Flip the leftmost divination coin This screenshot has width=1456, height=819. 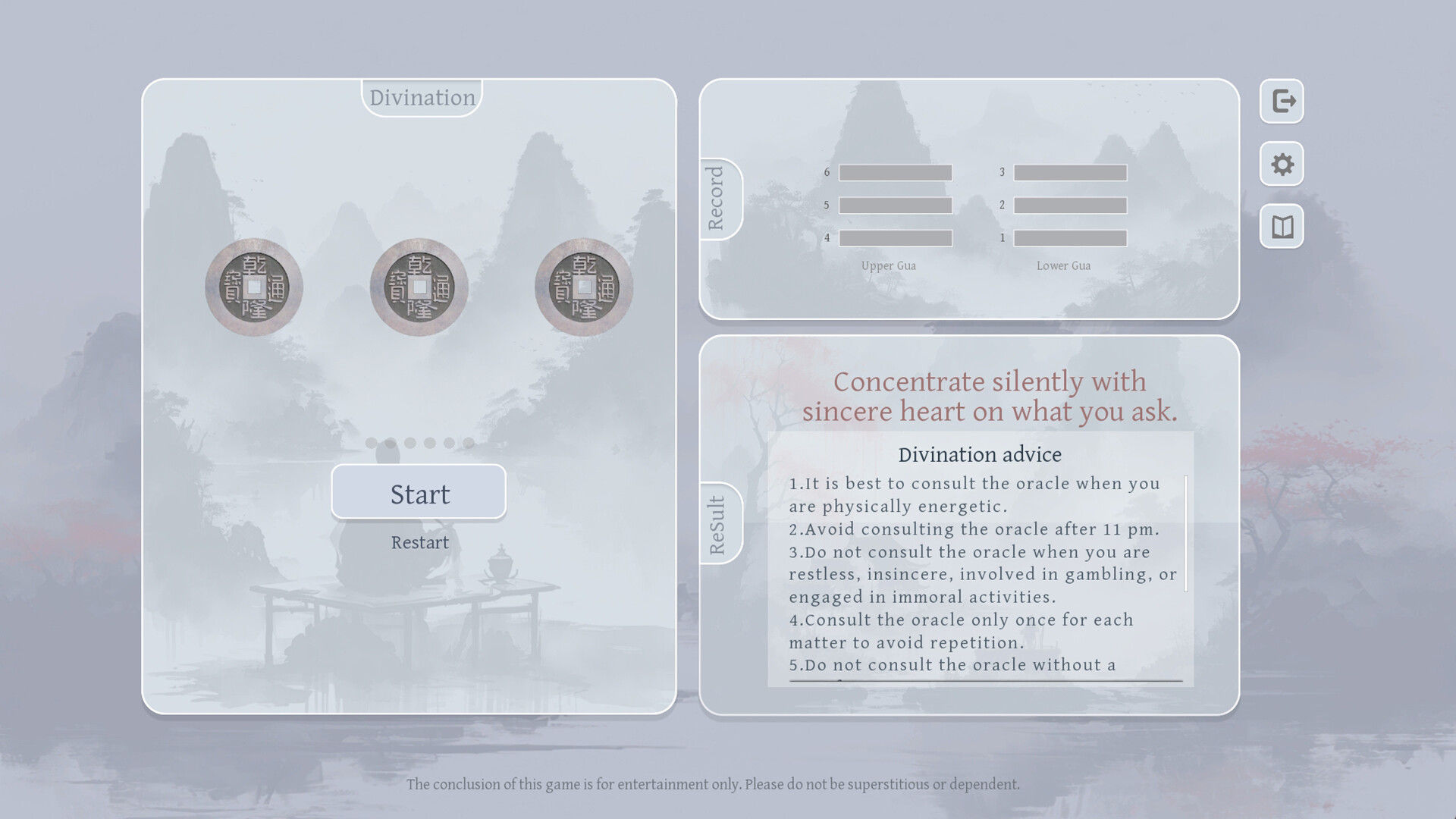click(x=253, y=286)
